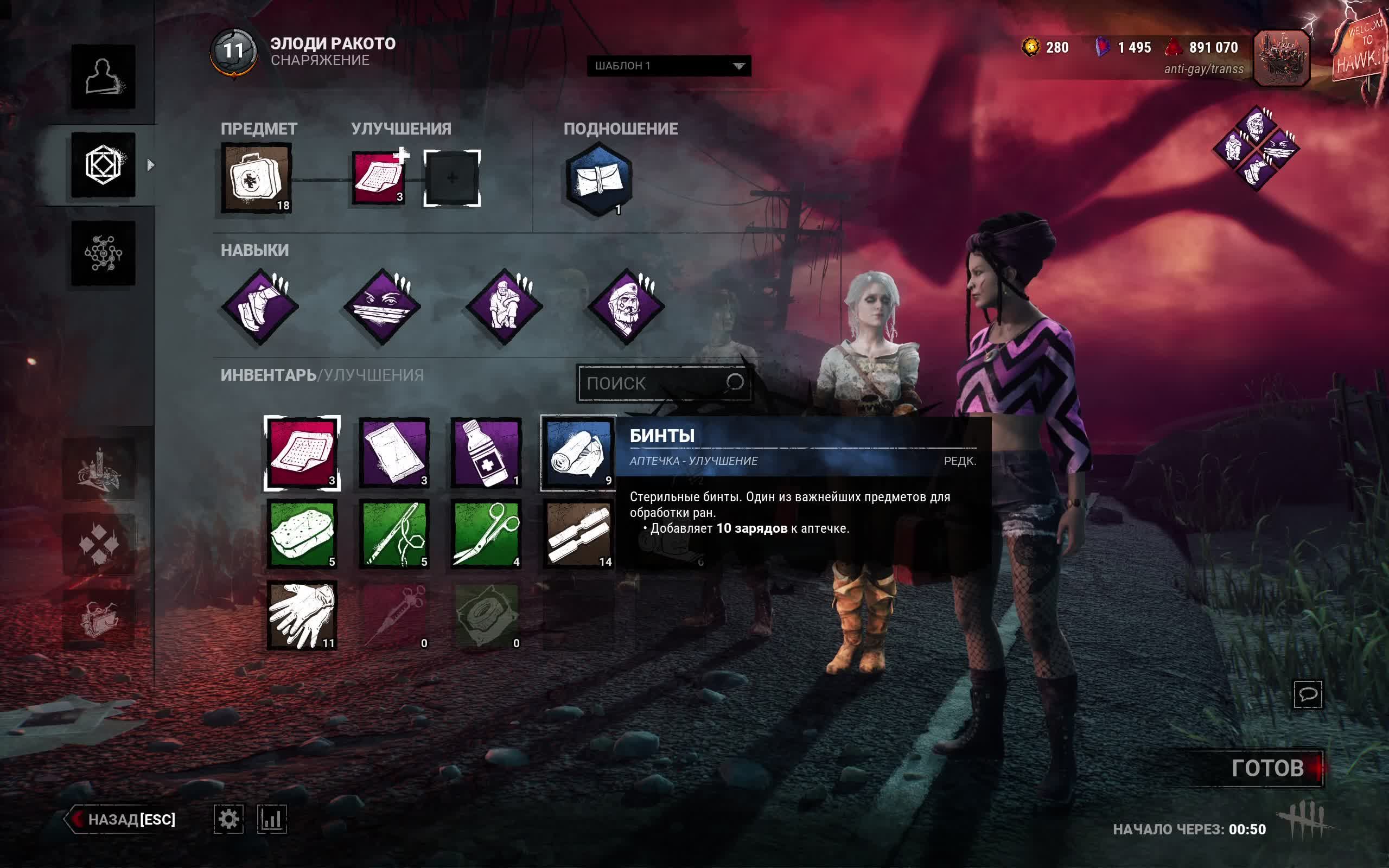
Task: Open the character silhouette tab
Action: [103, 76]
